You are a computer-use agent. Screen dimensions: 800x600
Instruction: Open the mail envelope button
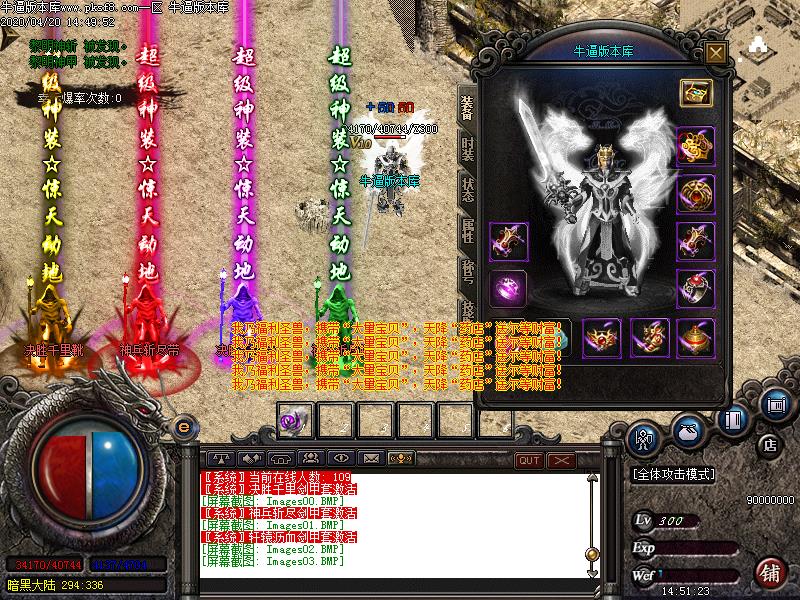pos(371,458)
